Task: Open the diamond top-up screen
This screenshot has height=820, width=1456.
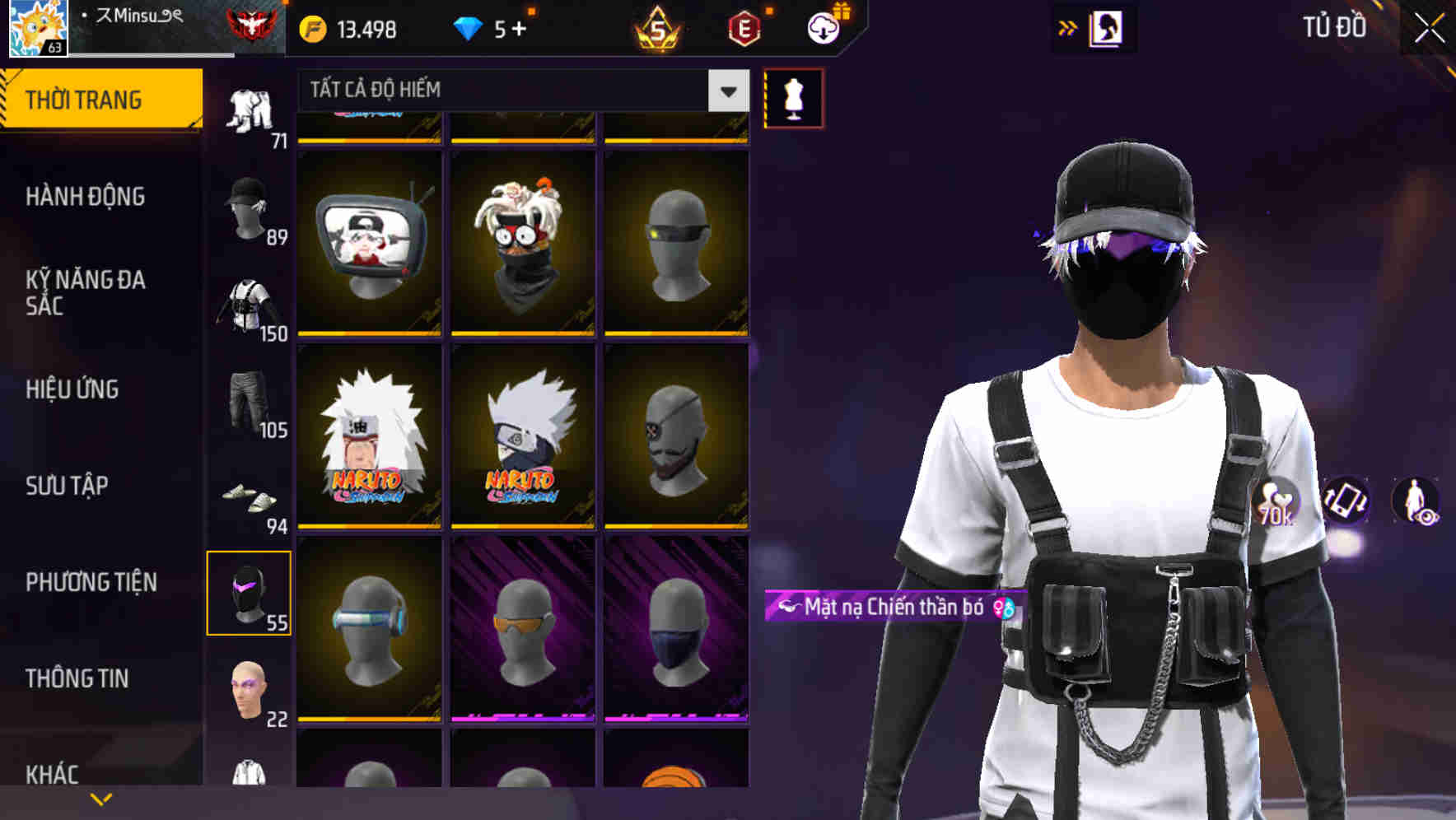Action: pyautogui.click(x=492, y=27)
